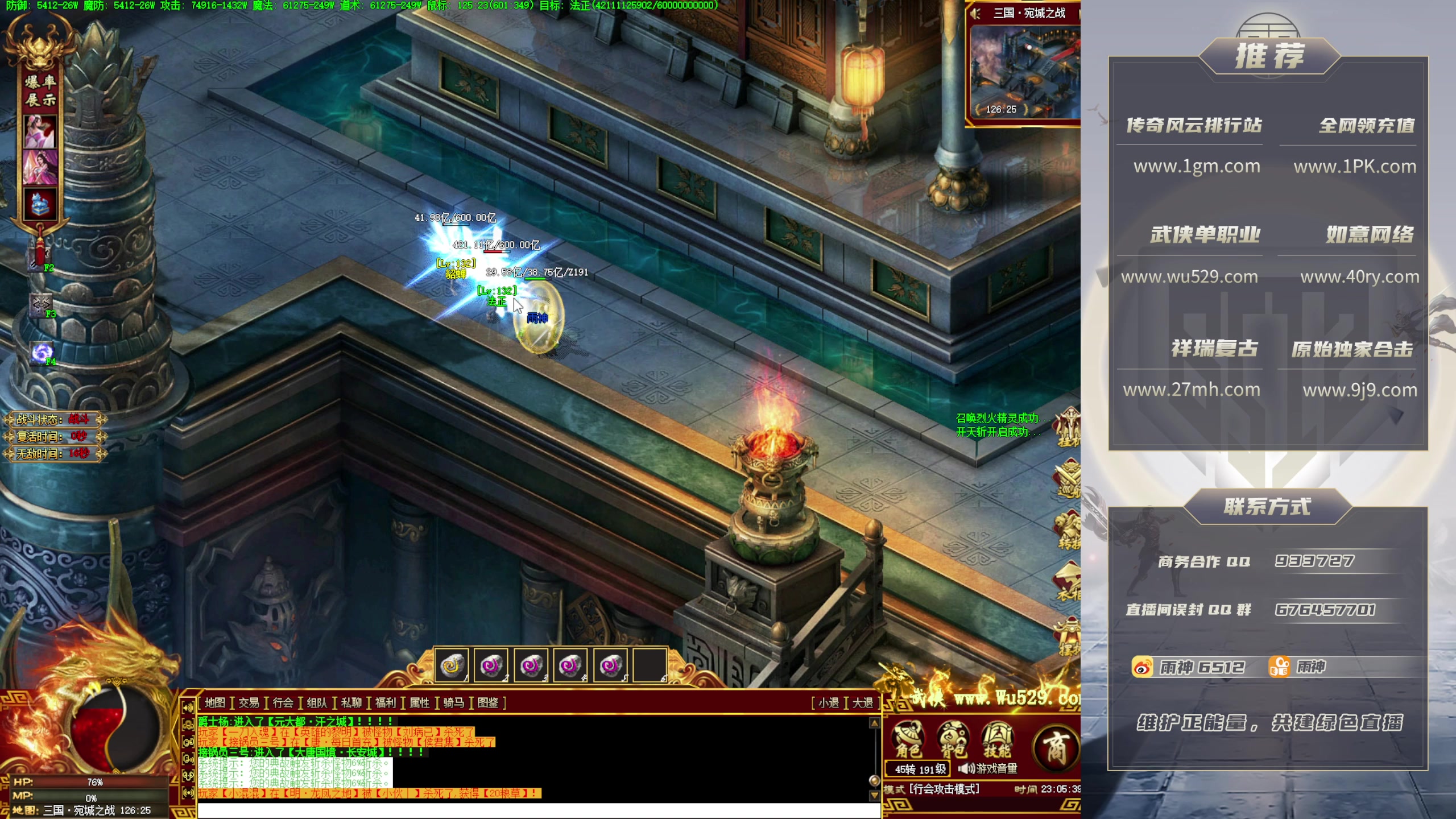This screenshot has height=819, width=1456.
Task: Open the 交易 trade menu
Action: pyautogui.click(x=249, y=703)
